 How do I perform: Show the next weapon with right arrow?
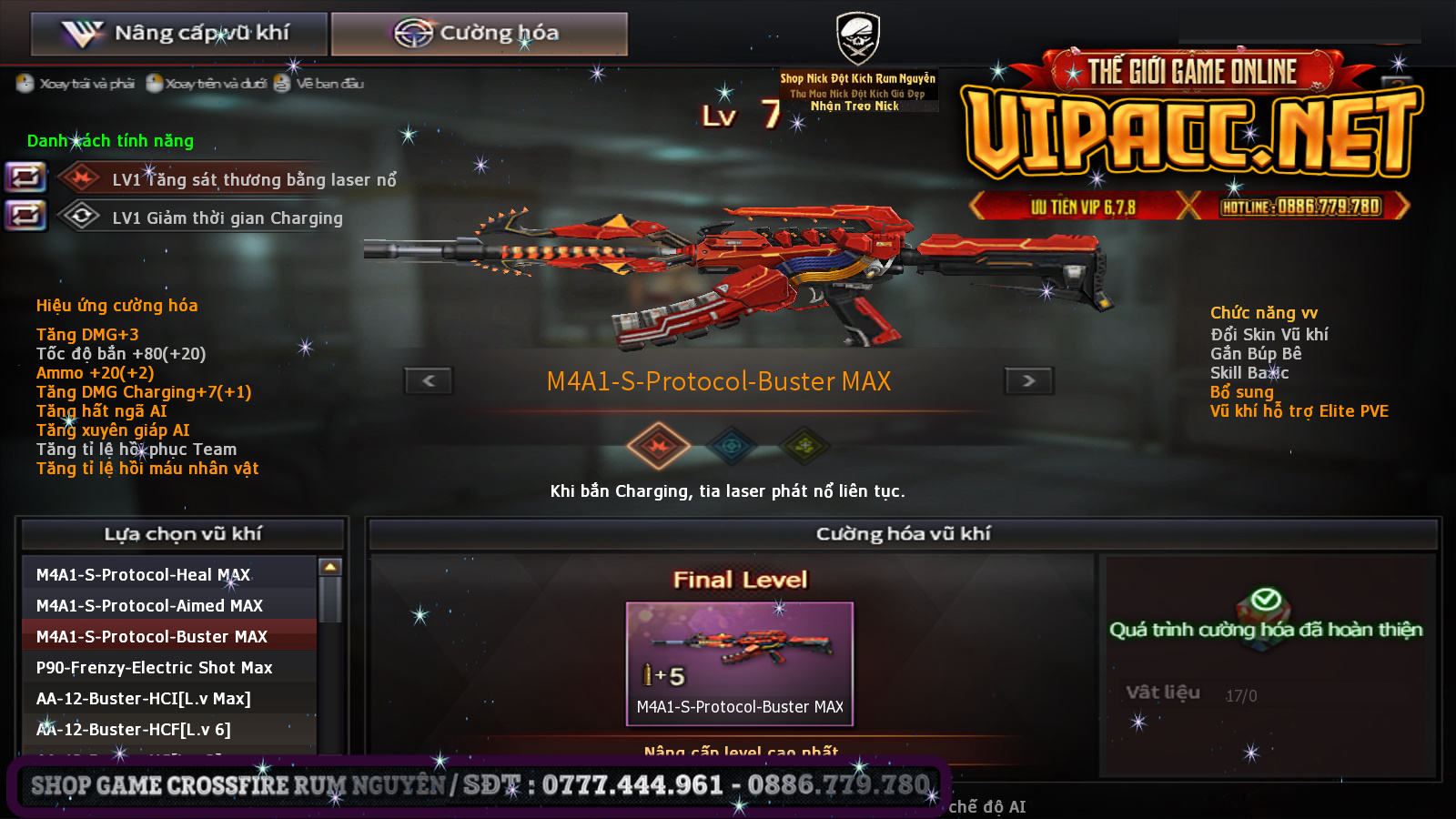click(x=1028, y=380)
